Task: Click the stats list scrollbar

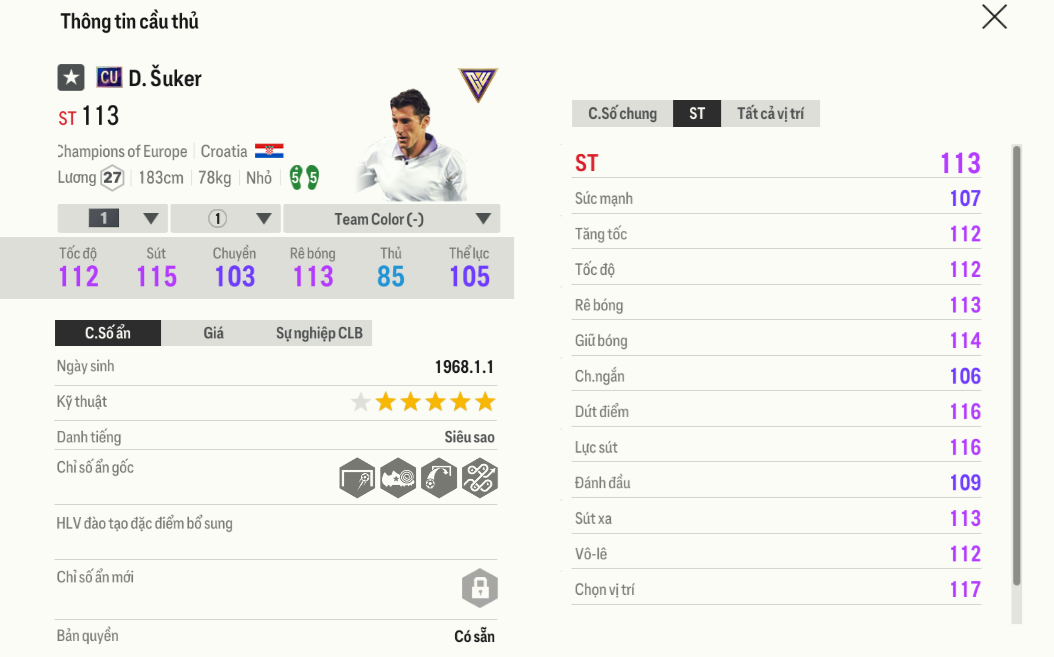Action: [1017, 365]
